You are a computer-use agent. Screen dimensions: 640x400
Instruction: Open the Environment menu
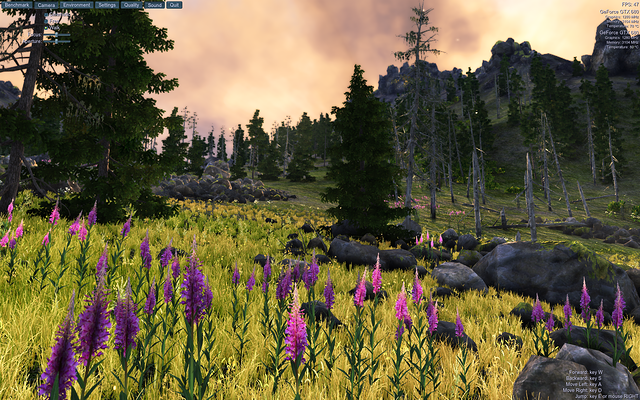(x=76, y=5)
